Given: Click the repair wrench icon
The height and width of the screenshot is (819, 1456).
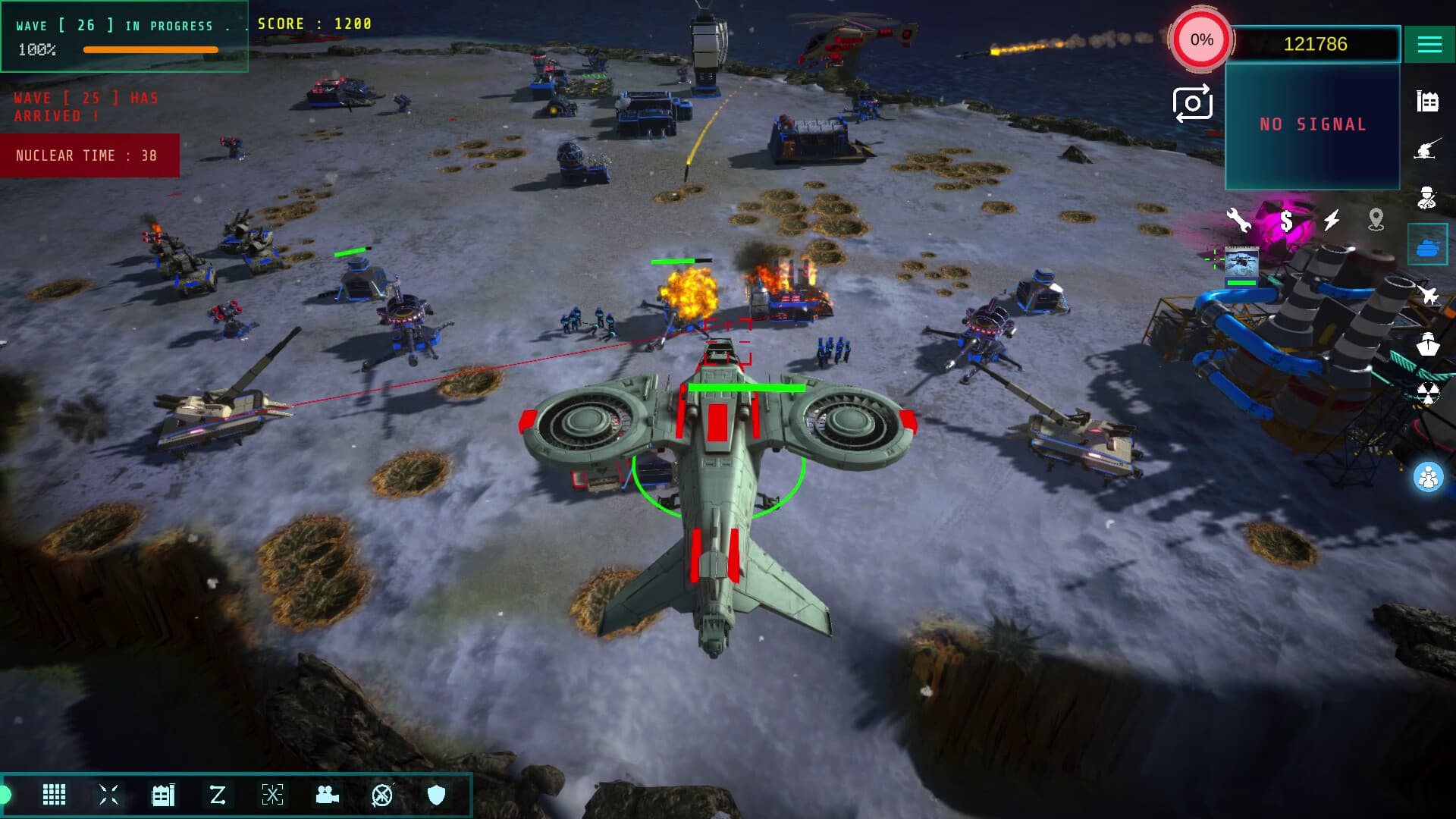Looking at the screenshot, I should (x=1238, y=220).
